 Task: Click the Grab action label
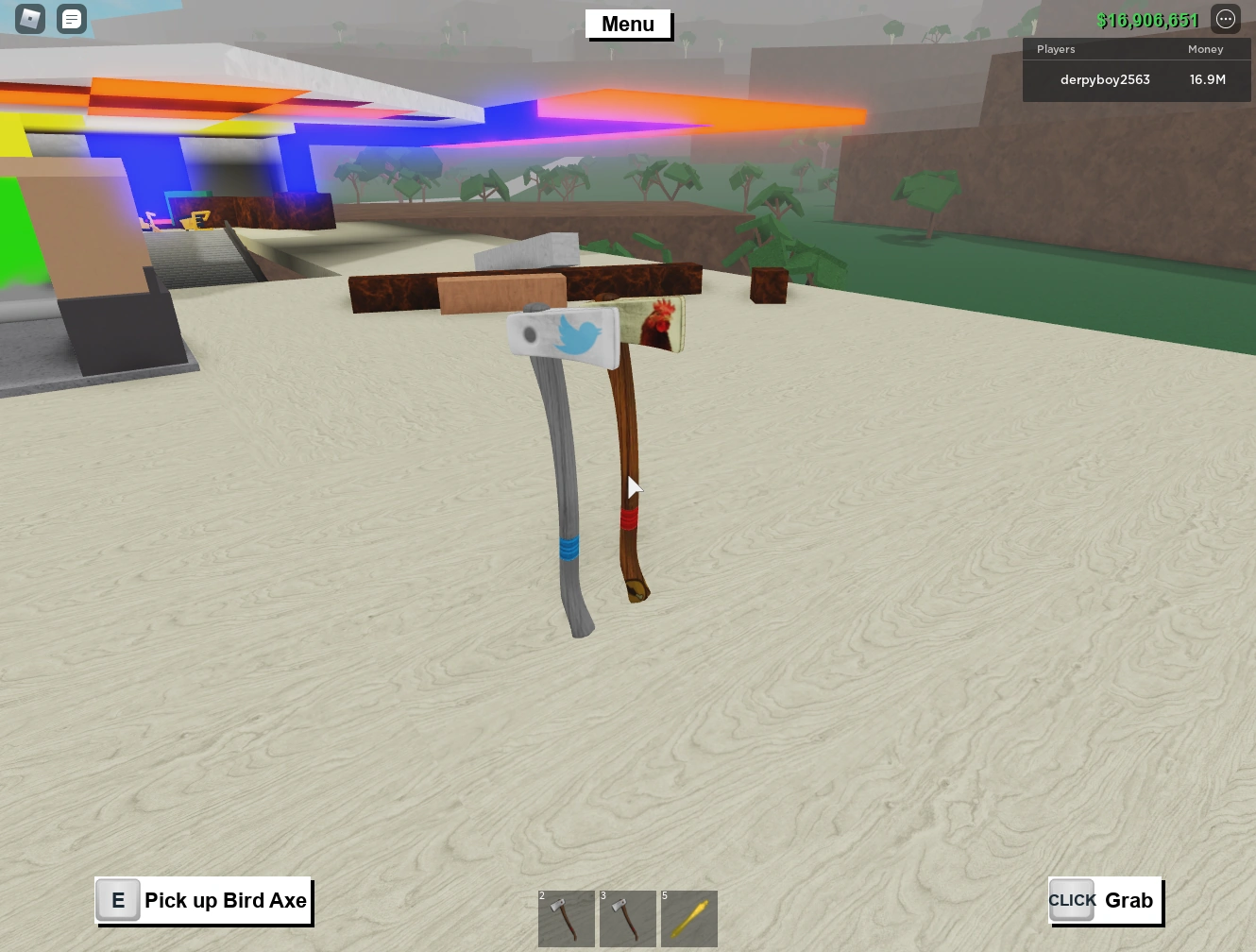pos(1129,900)
